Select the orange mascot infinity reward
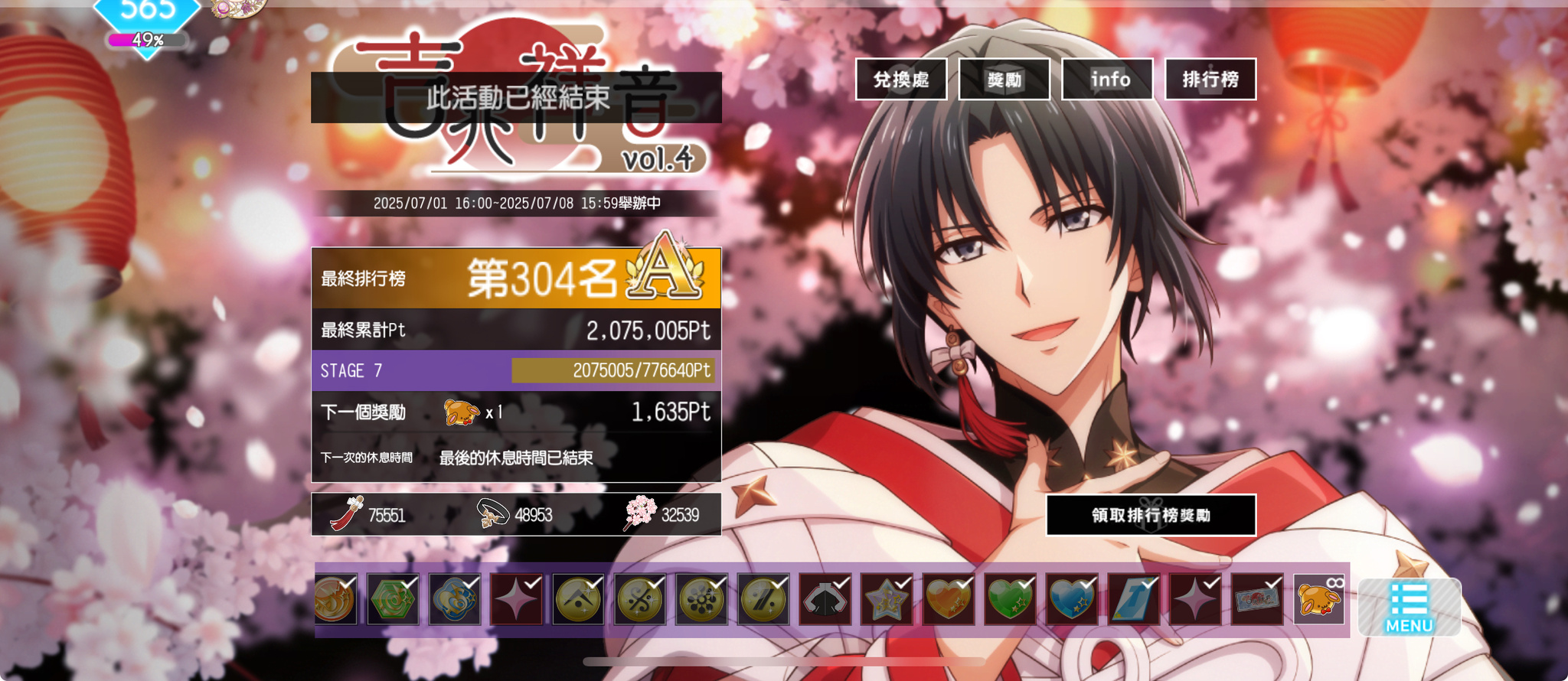 tap(1318, 599)
